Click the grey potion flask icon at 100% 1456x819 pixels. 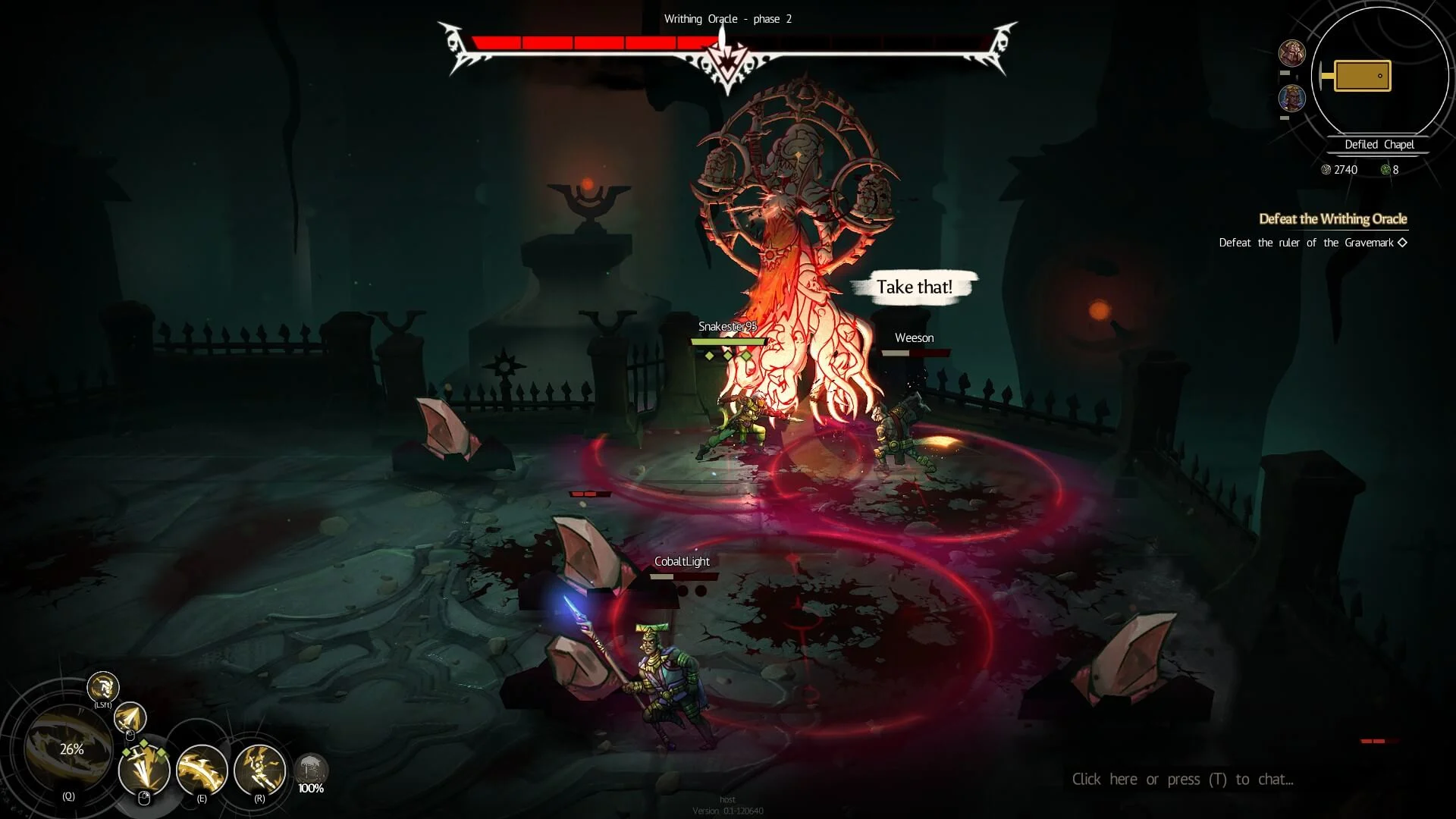(x=311, y=770)
